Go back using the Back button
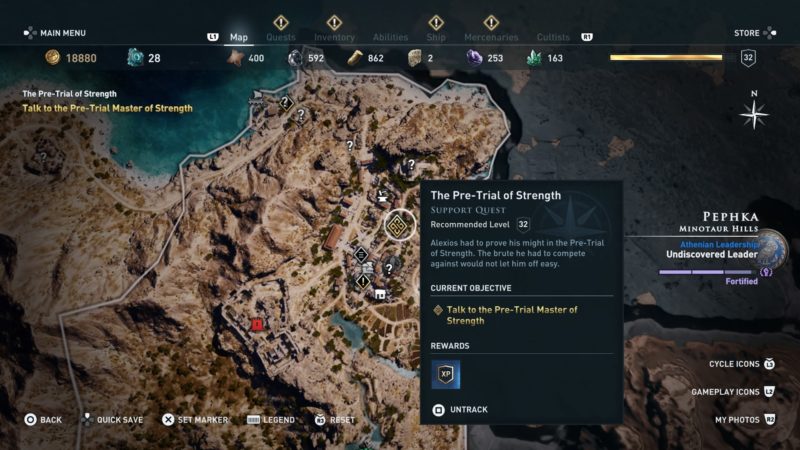 (x=44, y=420)
